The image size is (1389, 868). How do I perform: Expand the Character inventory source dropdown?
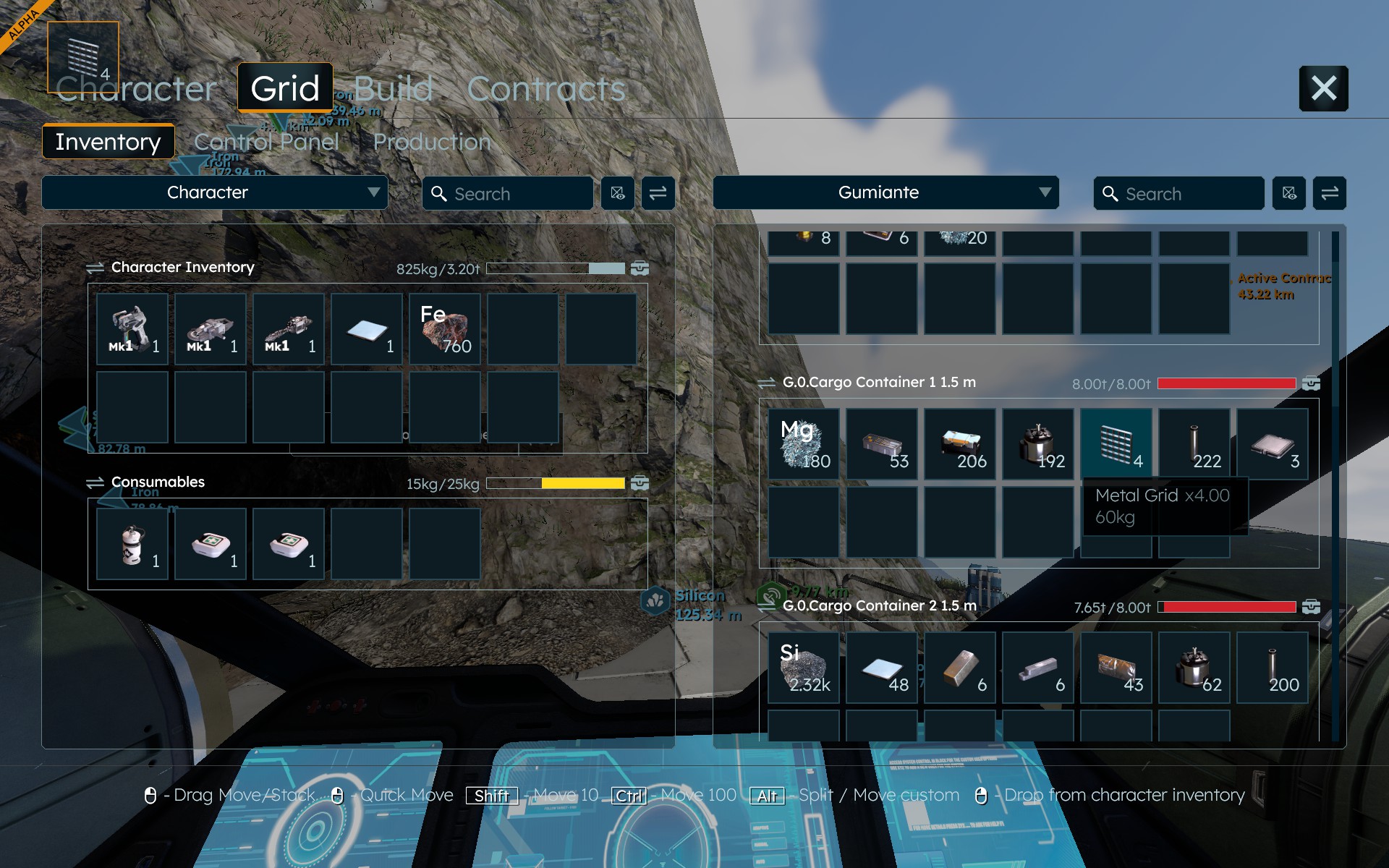coord(215,192)
